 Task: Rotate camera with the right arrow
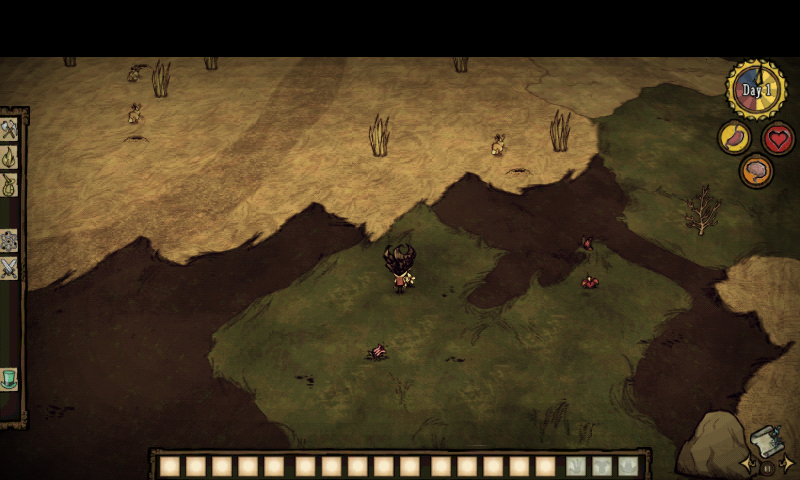787,464
